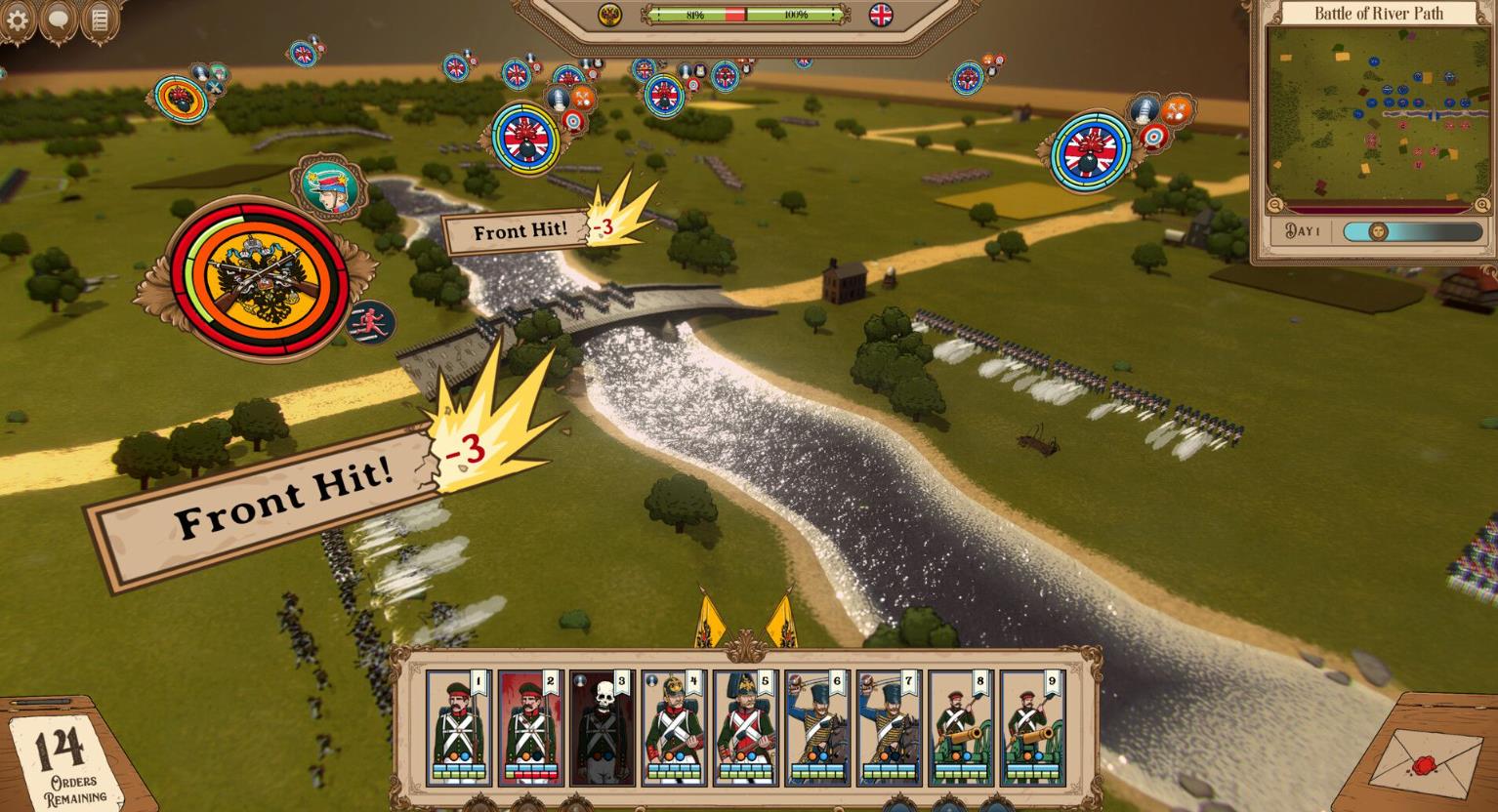Select the red-damaged unit card 2
Screen dimensions: 1498x812
[530, 727]
